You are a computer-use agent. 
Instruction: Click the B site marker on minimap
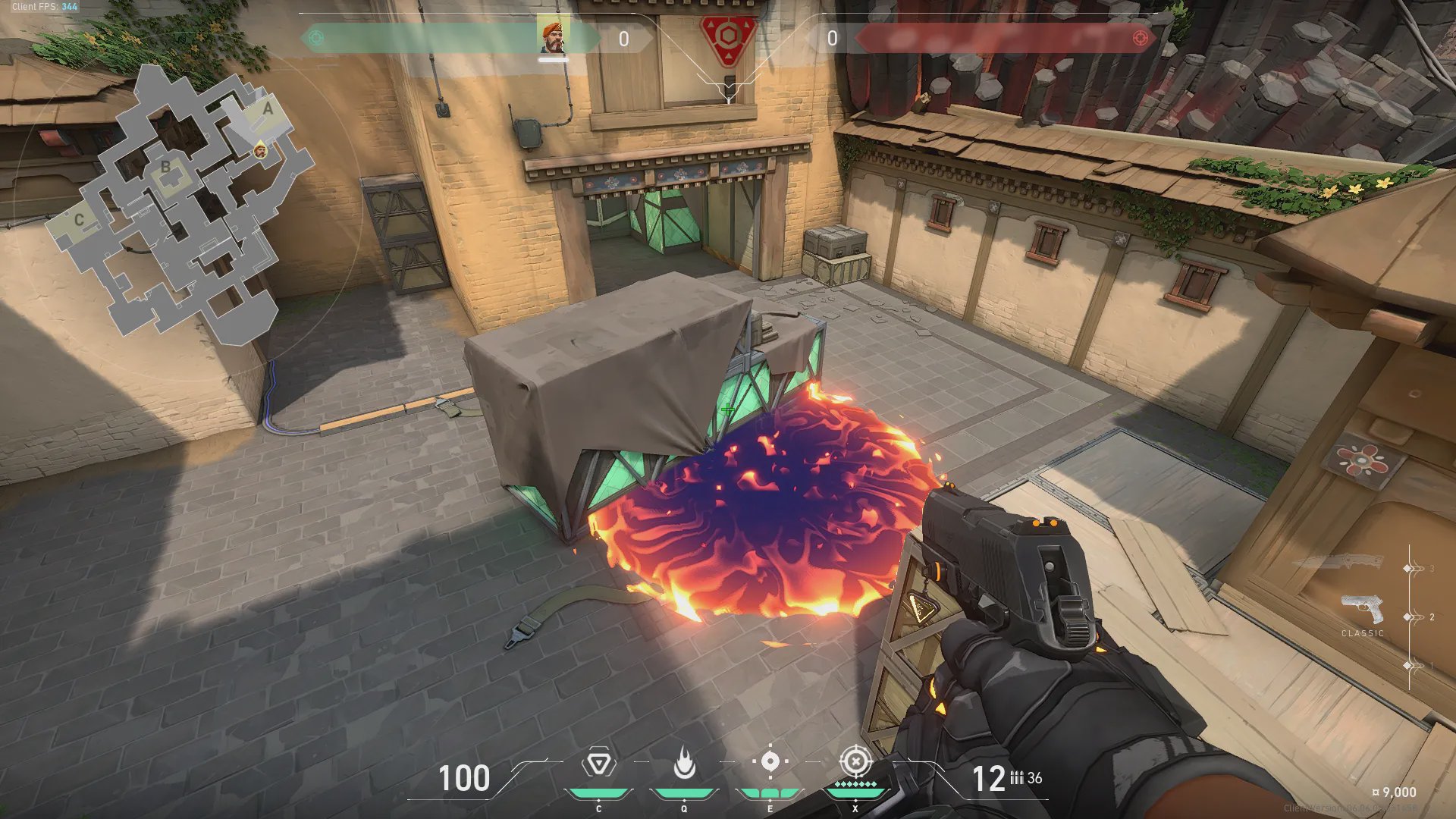(x=165, y=167)
